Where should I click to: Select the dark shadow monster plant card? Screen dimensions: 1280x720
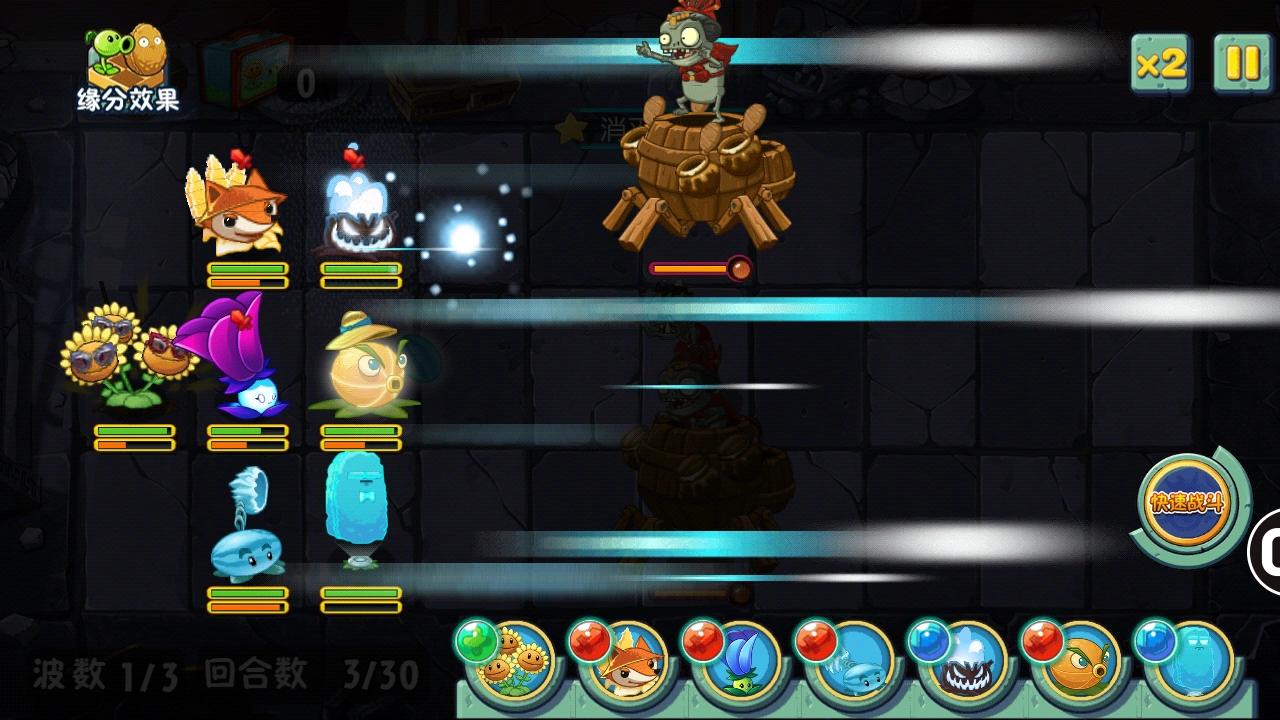tap(967, 668)
